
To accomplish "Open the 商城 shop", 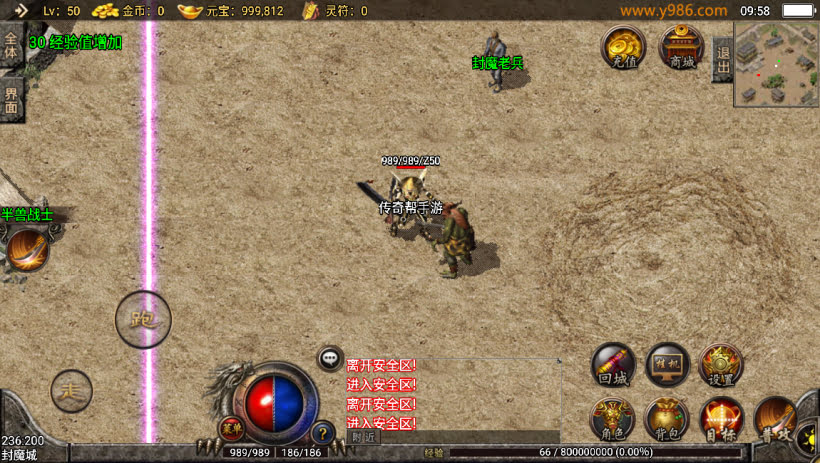I will (682, 46).
